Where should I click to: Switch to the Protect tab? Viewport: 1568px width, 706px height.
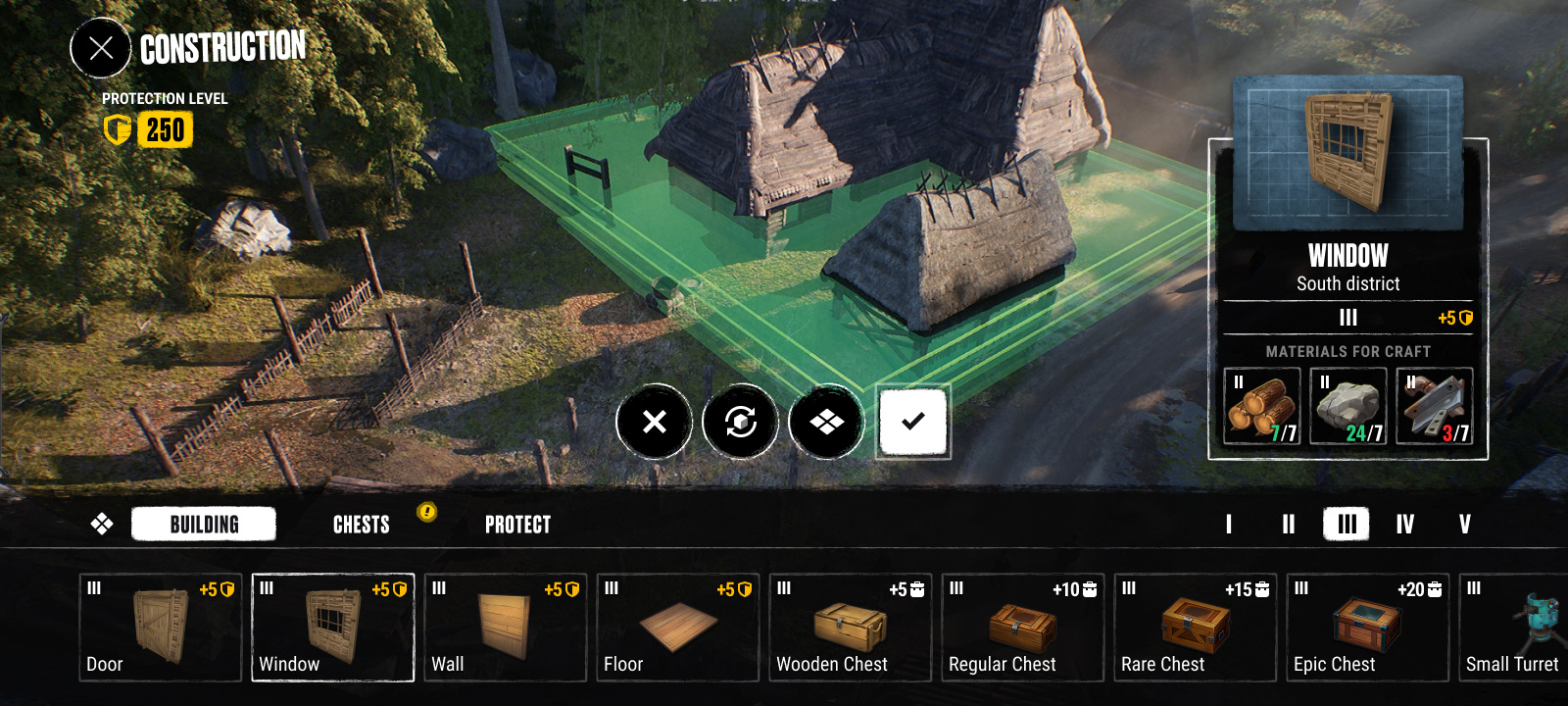point(517,525)
